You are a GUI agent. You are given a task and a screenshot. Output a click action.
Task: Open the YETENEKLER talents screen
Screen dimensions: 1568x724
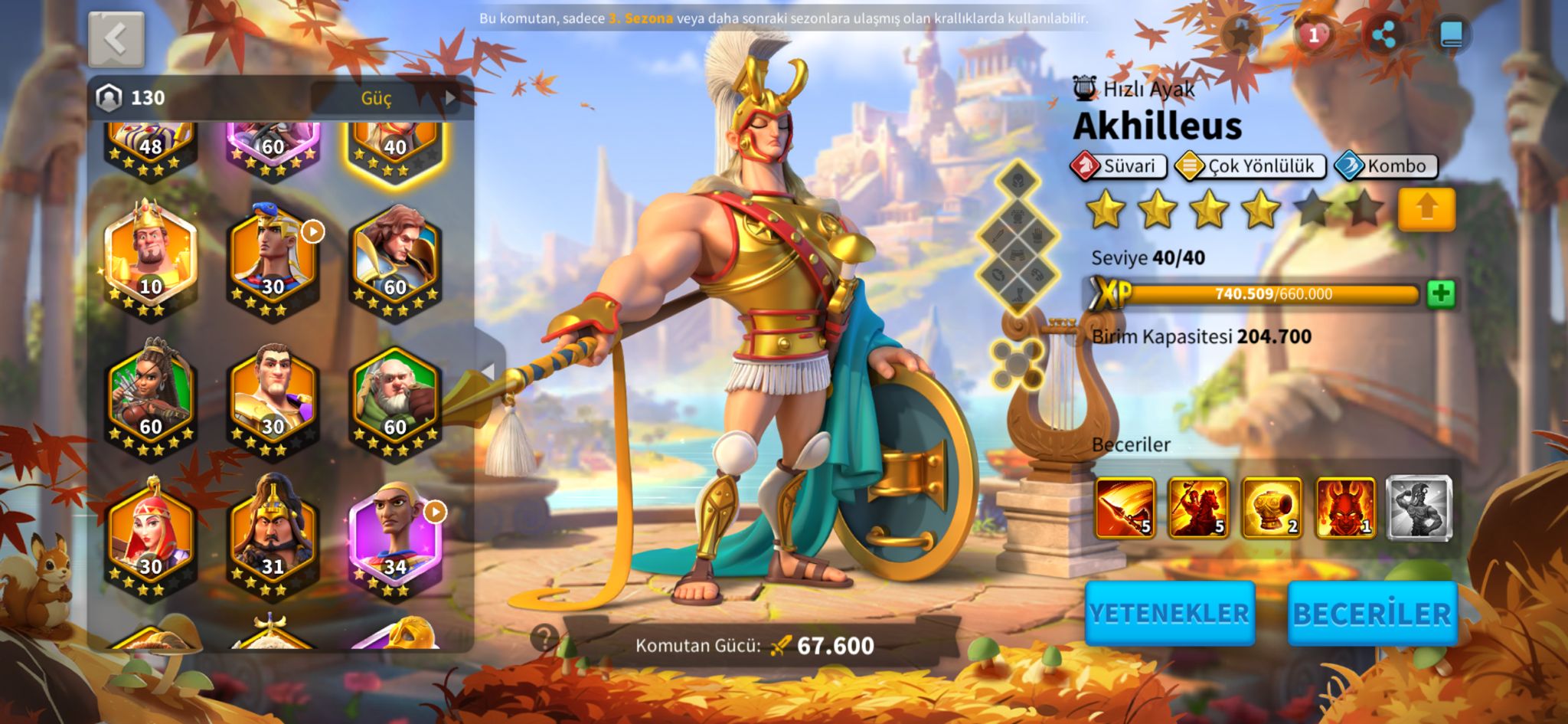tap(1169, 613)
